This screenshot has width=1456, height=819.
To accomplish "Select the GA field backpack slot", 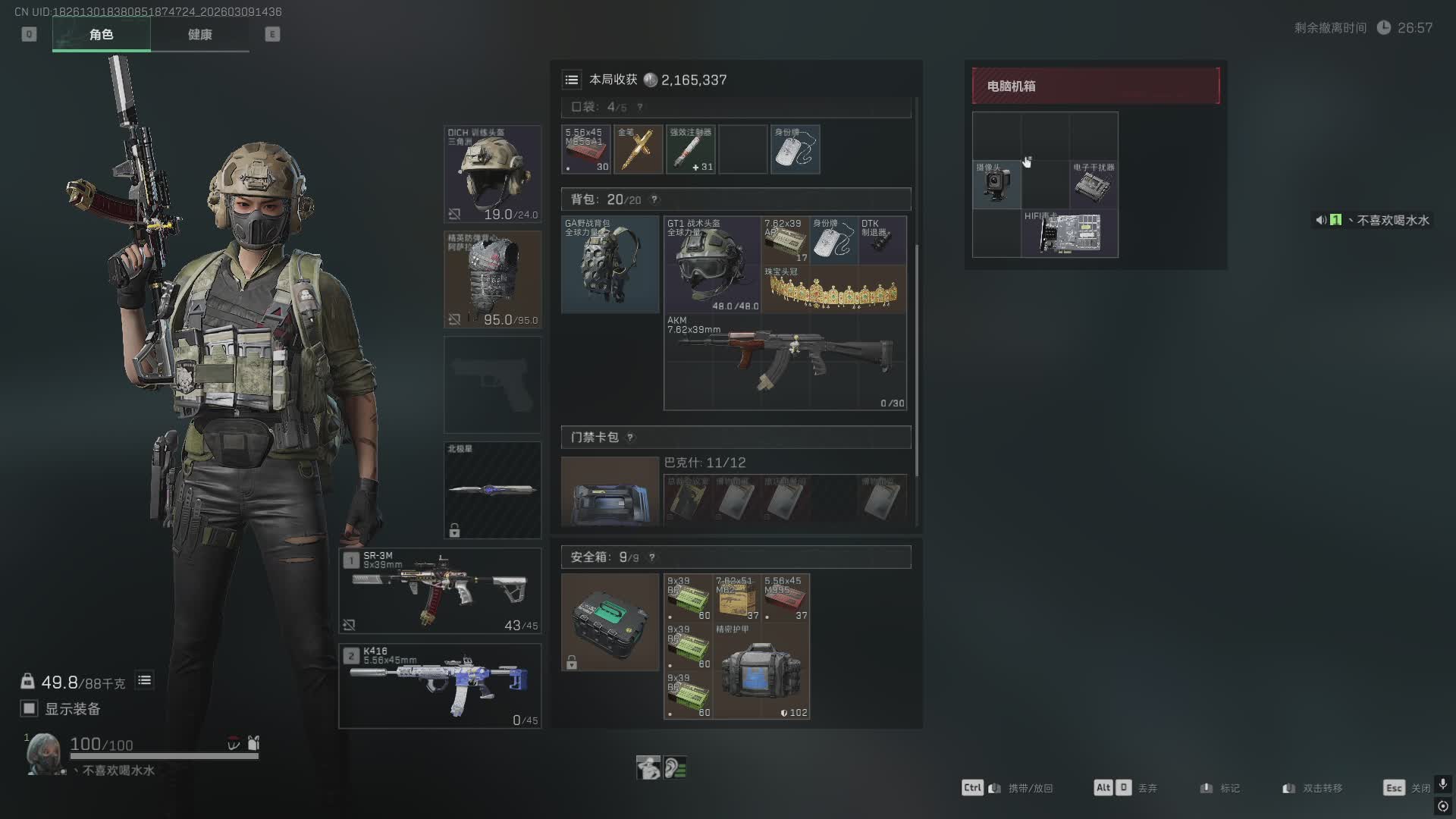I will [x=610, y=264].
